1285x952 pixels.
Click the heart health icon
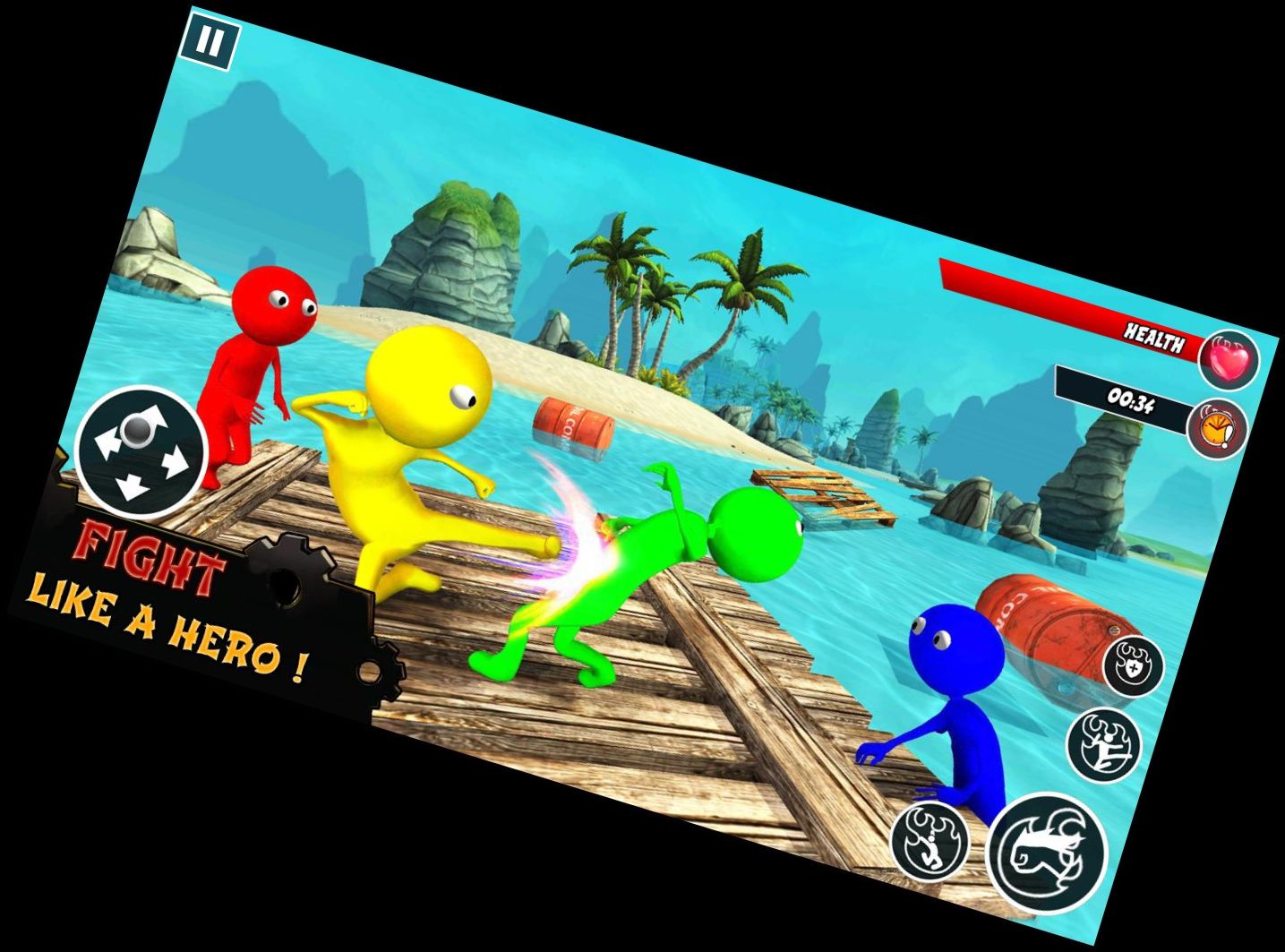1229,361
